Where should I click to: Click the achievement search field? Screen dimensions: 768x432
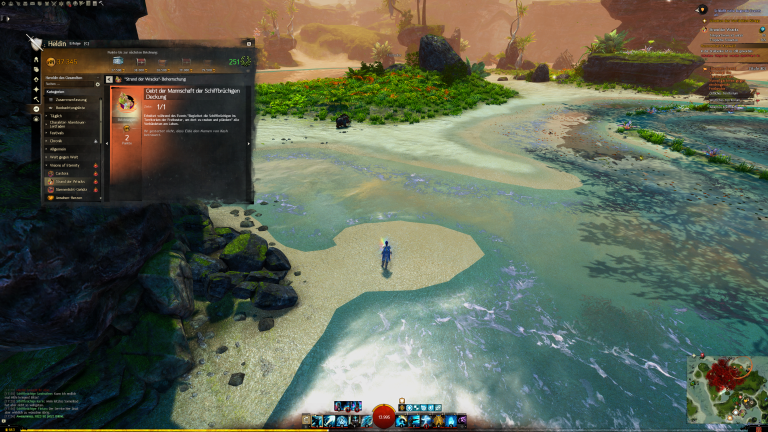coord(68,84)
